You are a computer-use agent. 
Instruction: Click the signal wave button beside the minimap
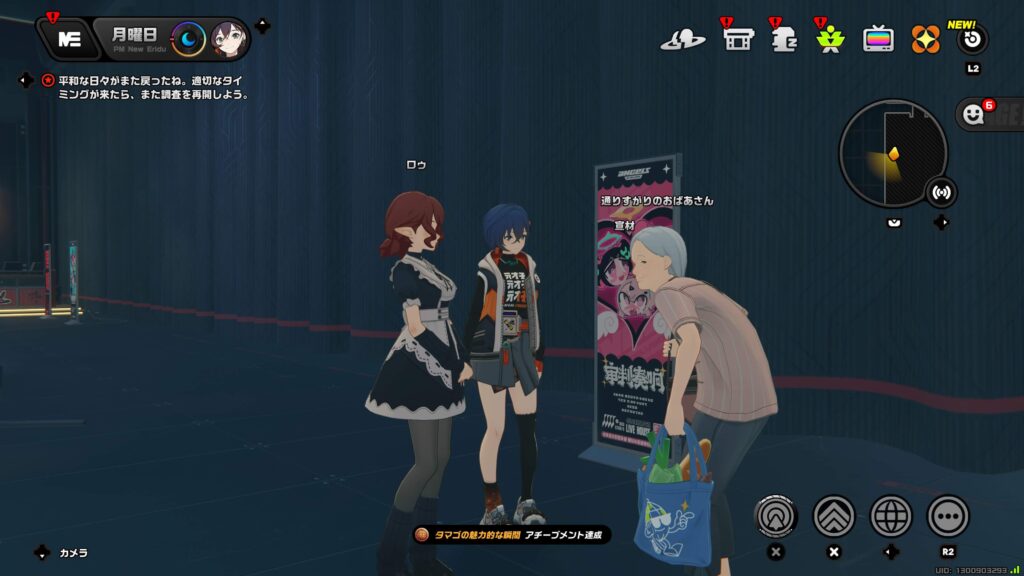click(x=941, y=191)
